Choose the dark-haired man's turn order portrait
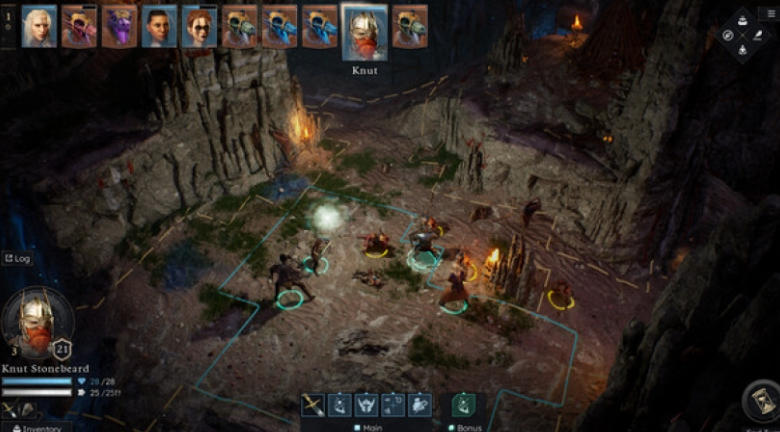This screenshot has width=780, height=432. coord(159,27)
